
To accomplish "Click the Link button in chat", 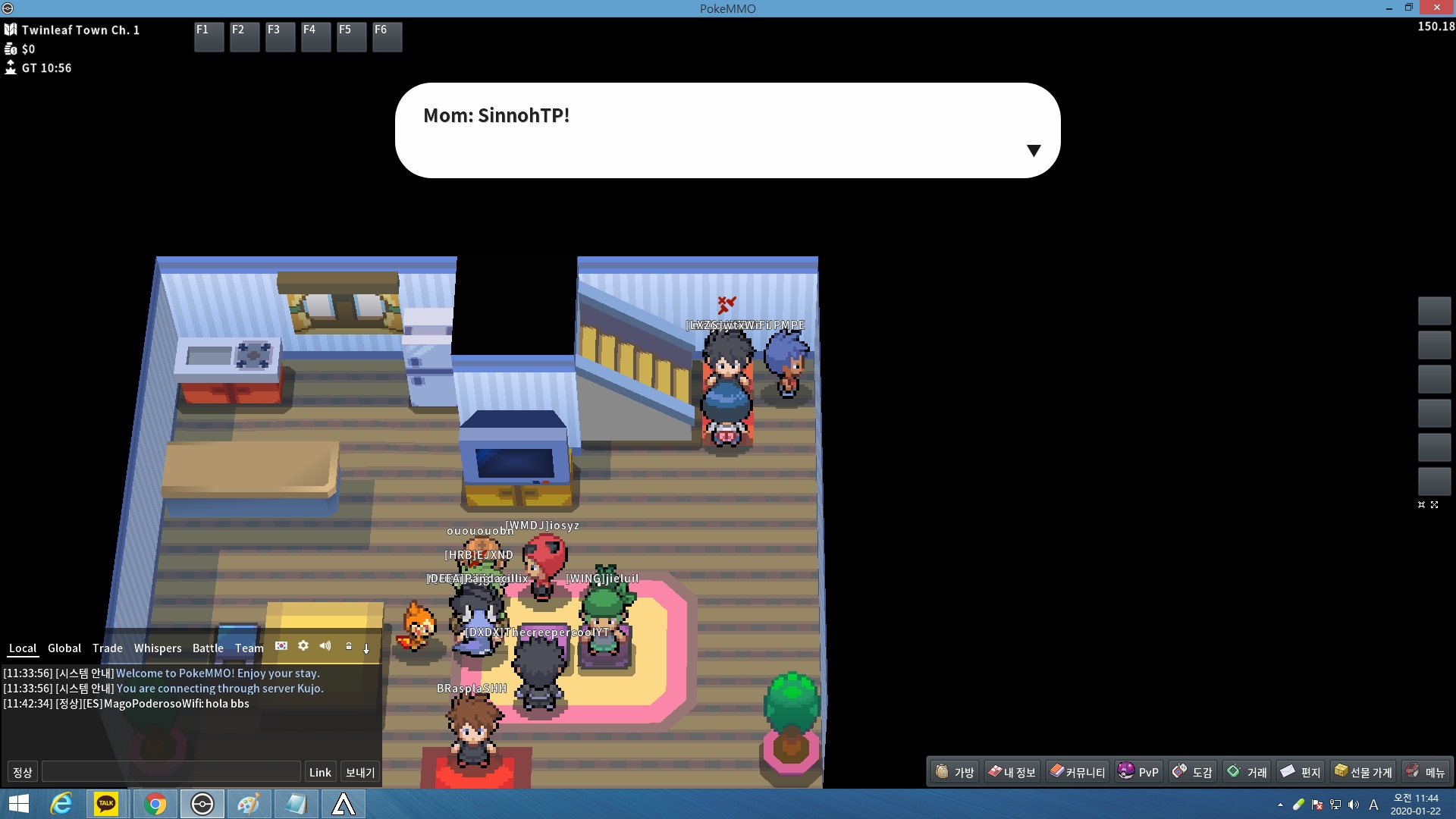I will [320, 772].
